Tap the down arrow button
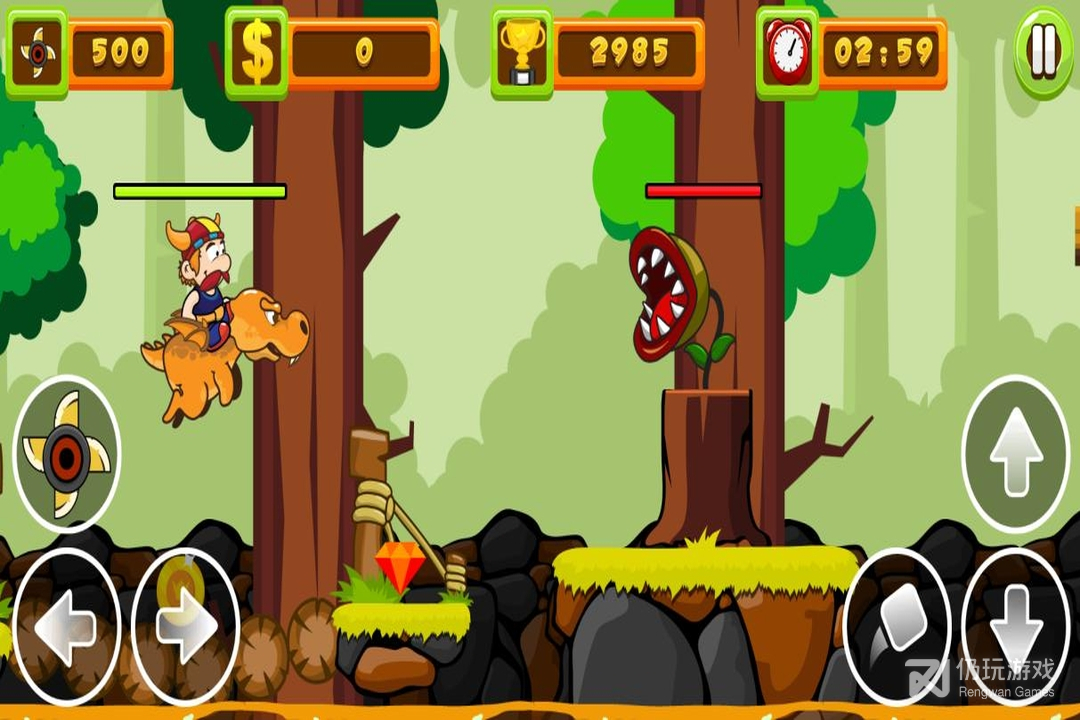 coord(1015,627)
